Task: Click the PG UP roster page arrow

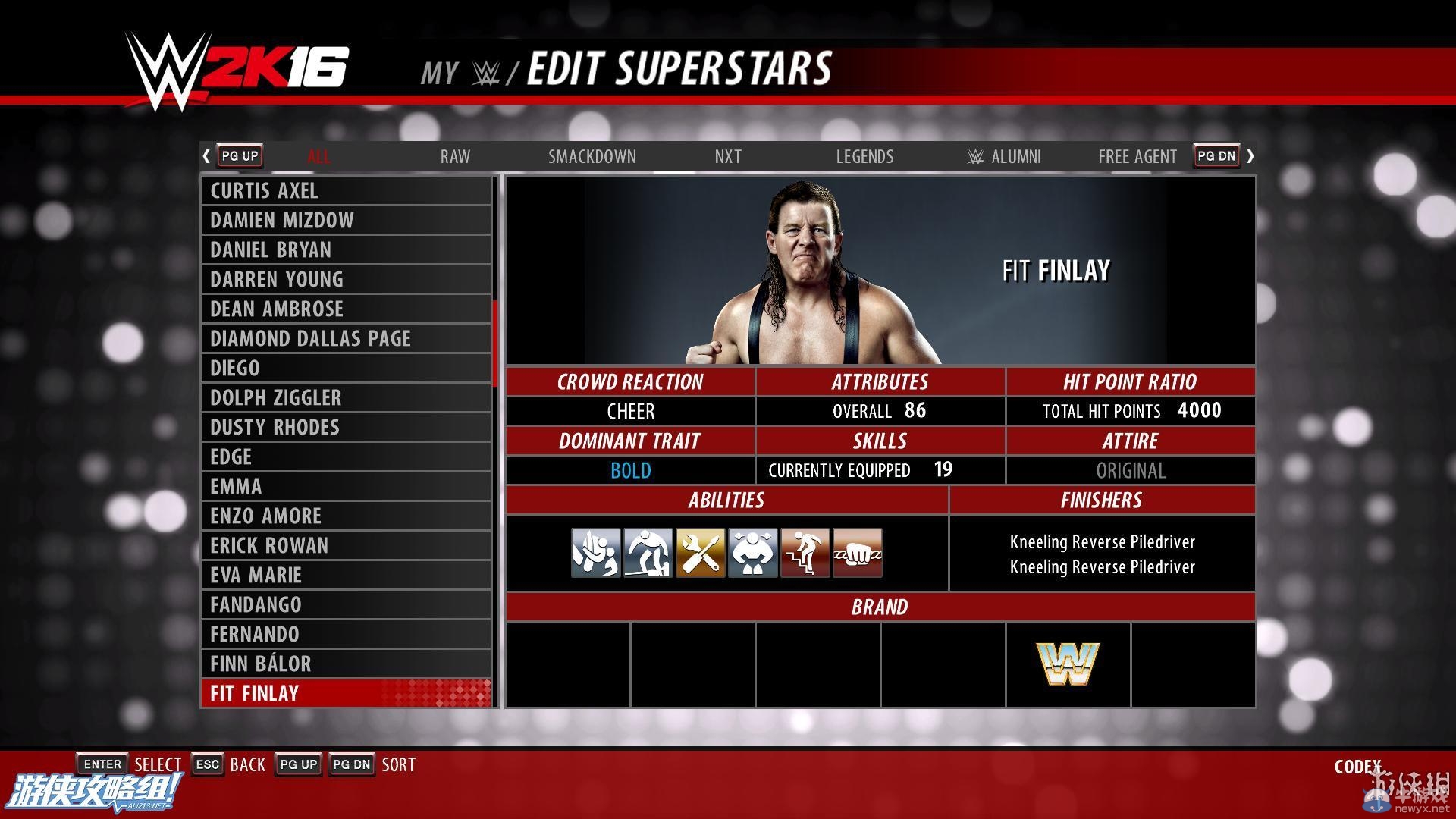Action: click(x=239, y=155)
